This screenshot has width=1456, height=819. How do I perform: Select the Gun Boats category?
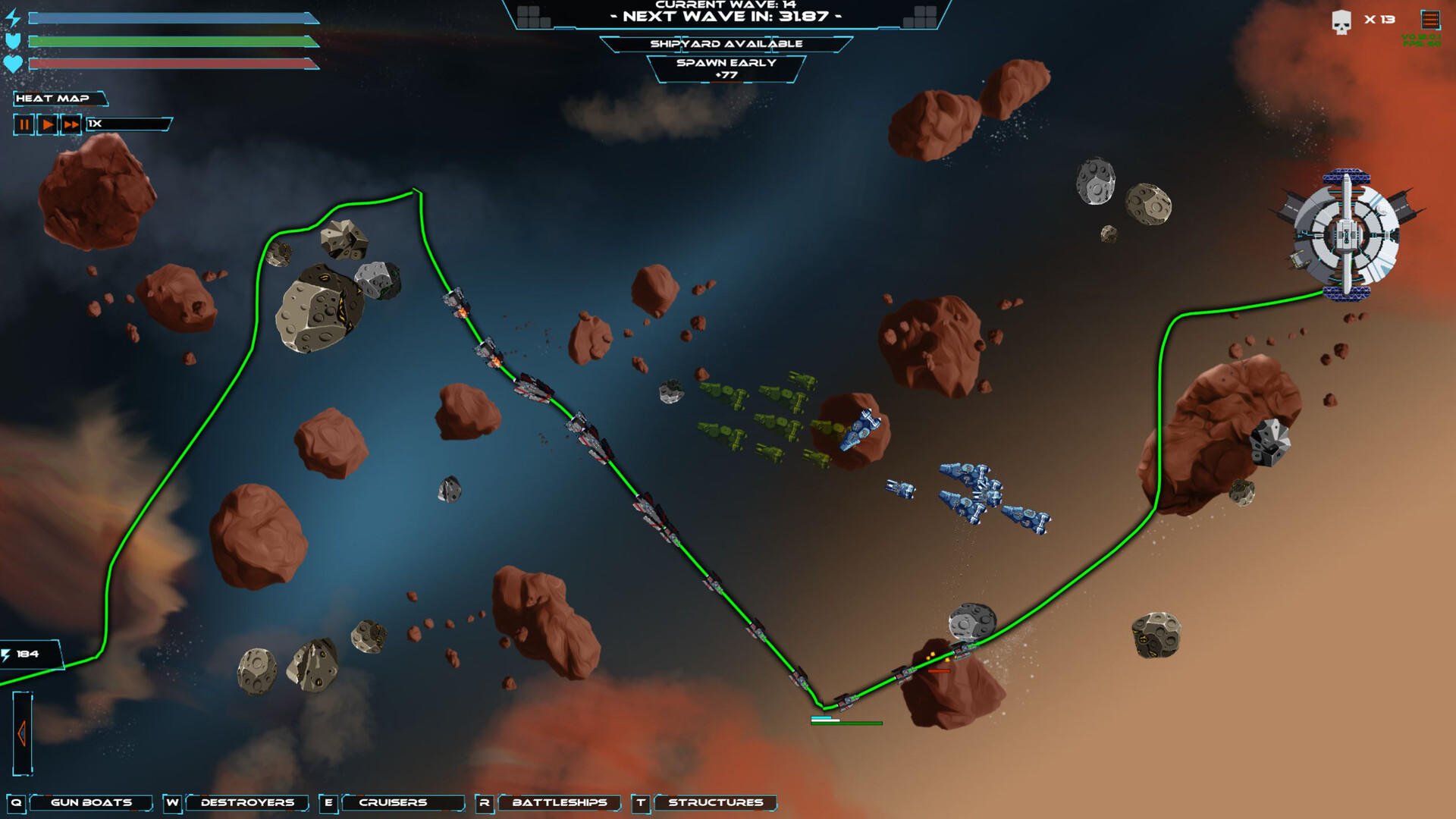91,802
